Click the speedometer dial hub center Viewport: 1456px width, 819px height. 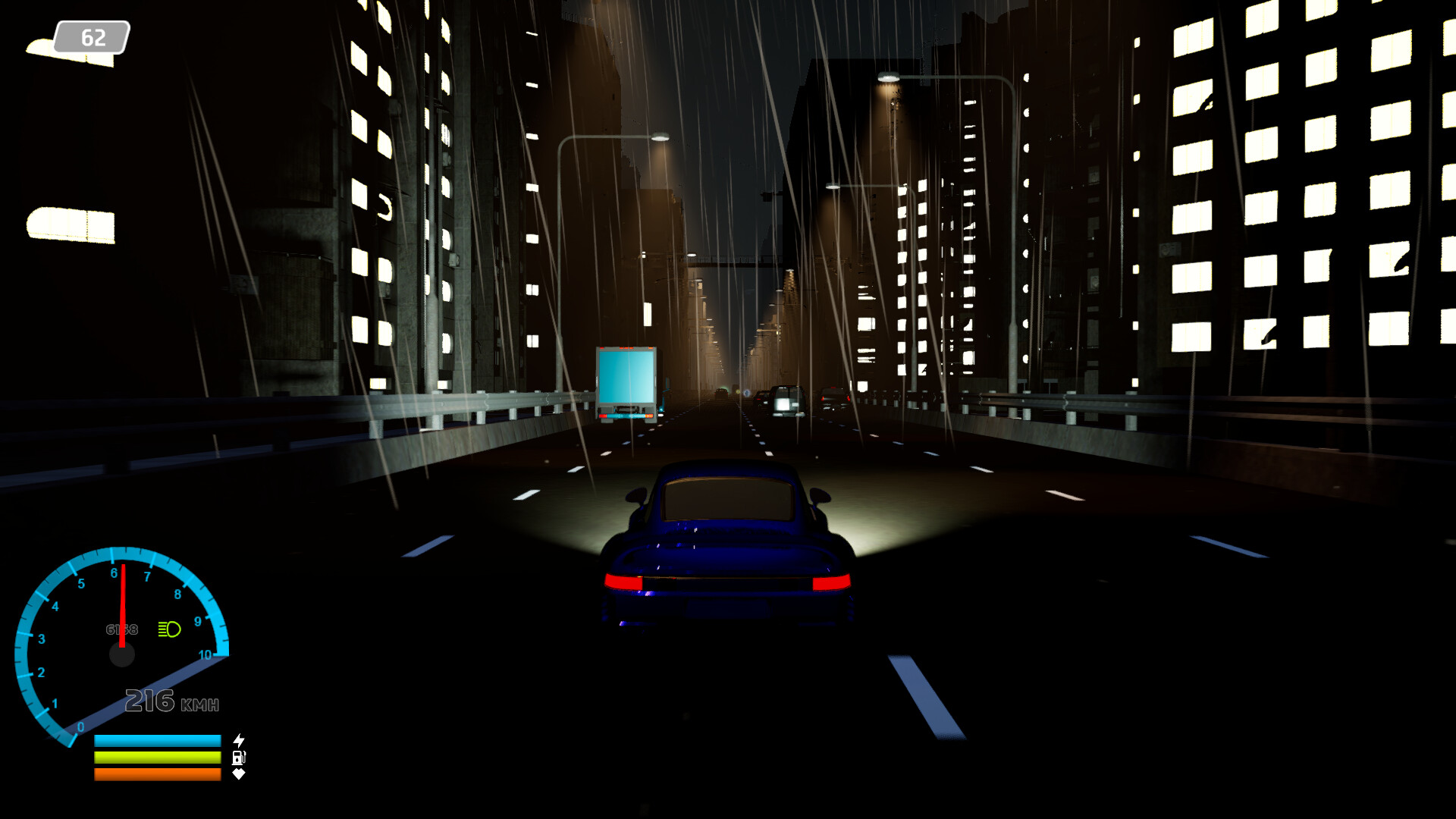coord(123,652)
